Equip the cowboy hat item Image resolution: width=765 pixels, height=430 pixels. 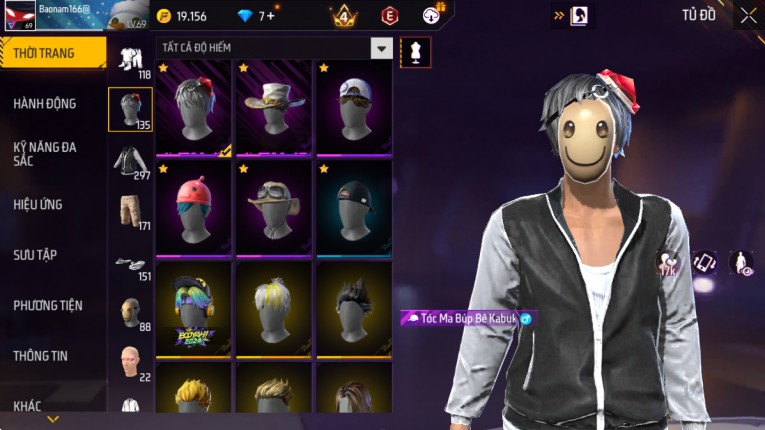(273, 108)
